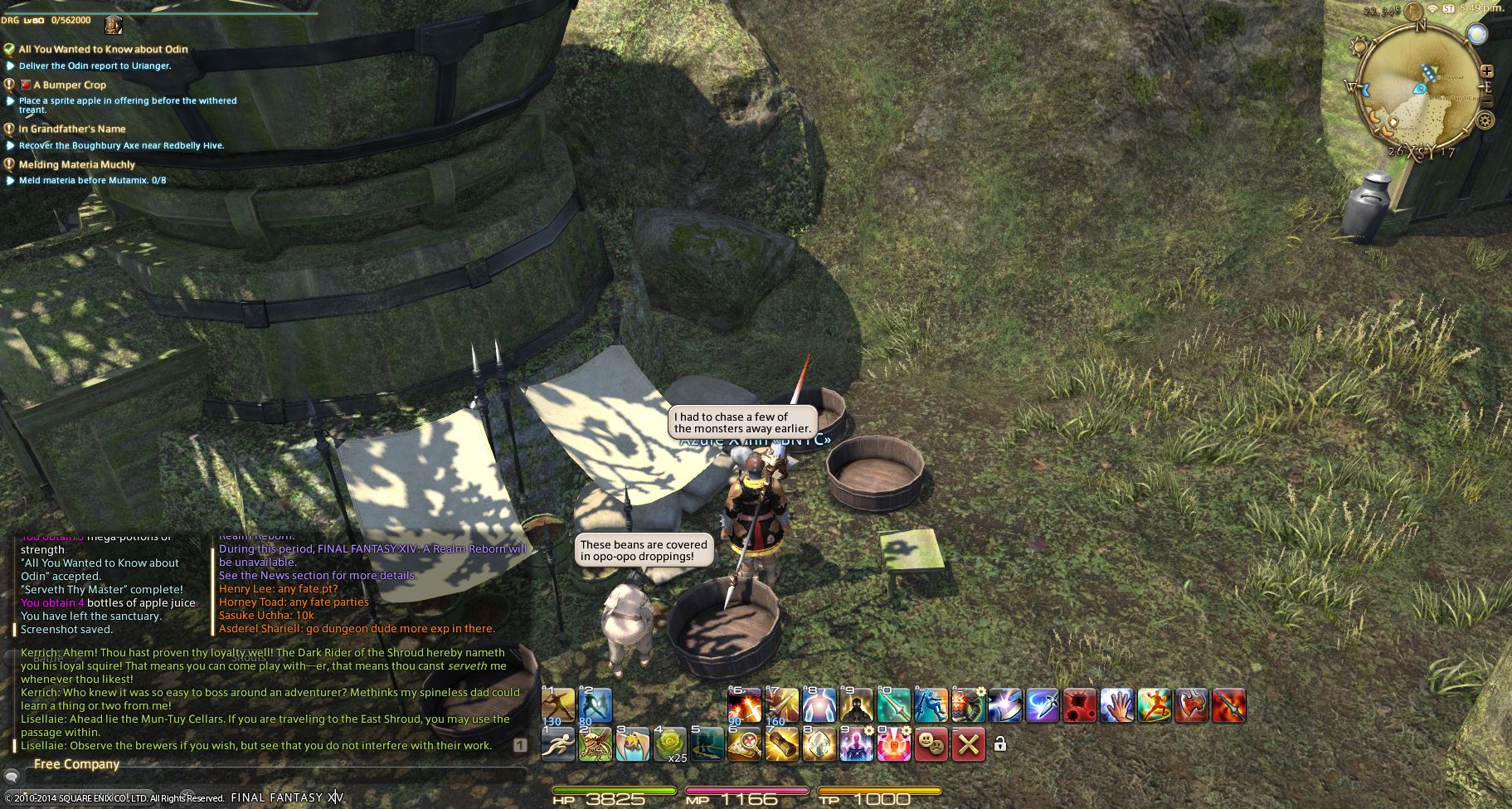The height and width of the screenshot is (809, 1512).
Task: Zoom in the minimap with the plus button
Action: pos(1487,71)
